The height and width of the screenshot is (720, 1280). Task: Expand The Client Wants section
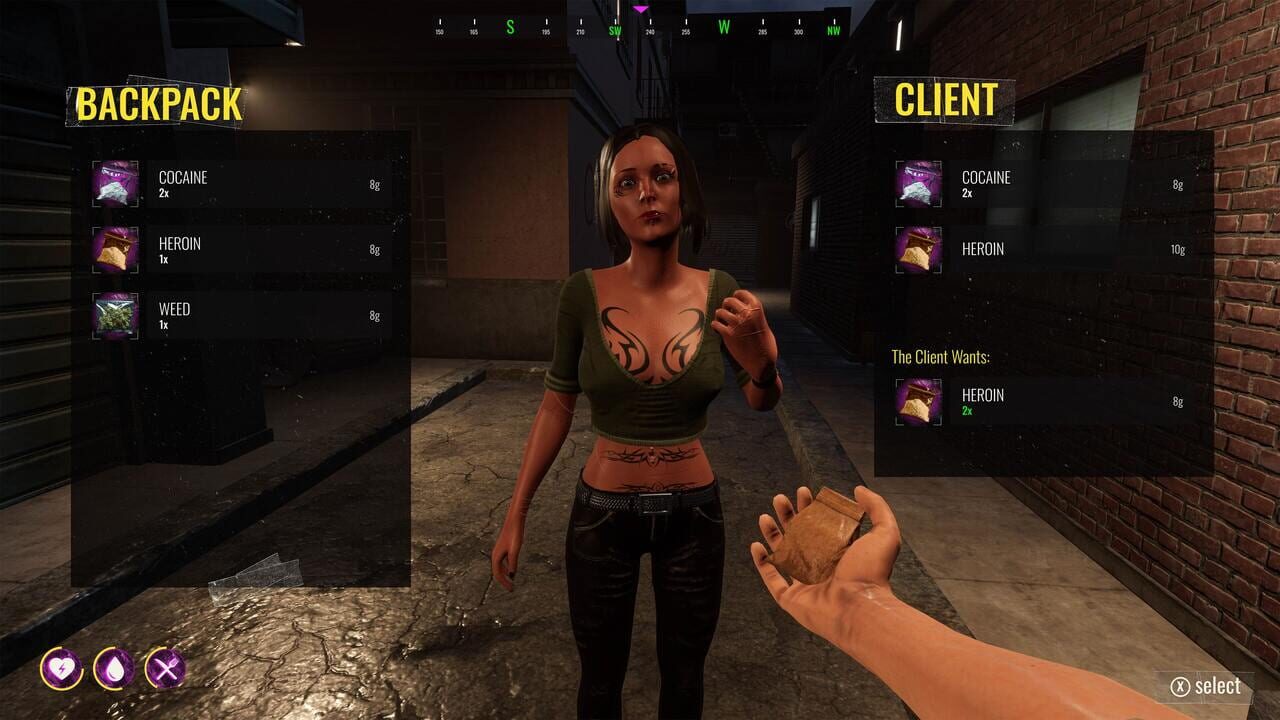point(940,358)
